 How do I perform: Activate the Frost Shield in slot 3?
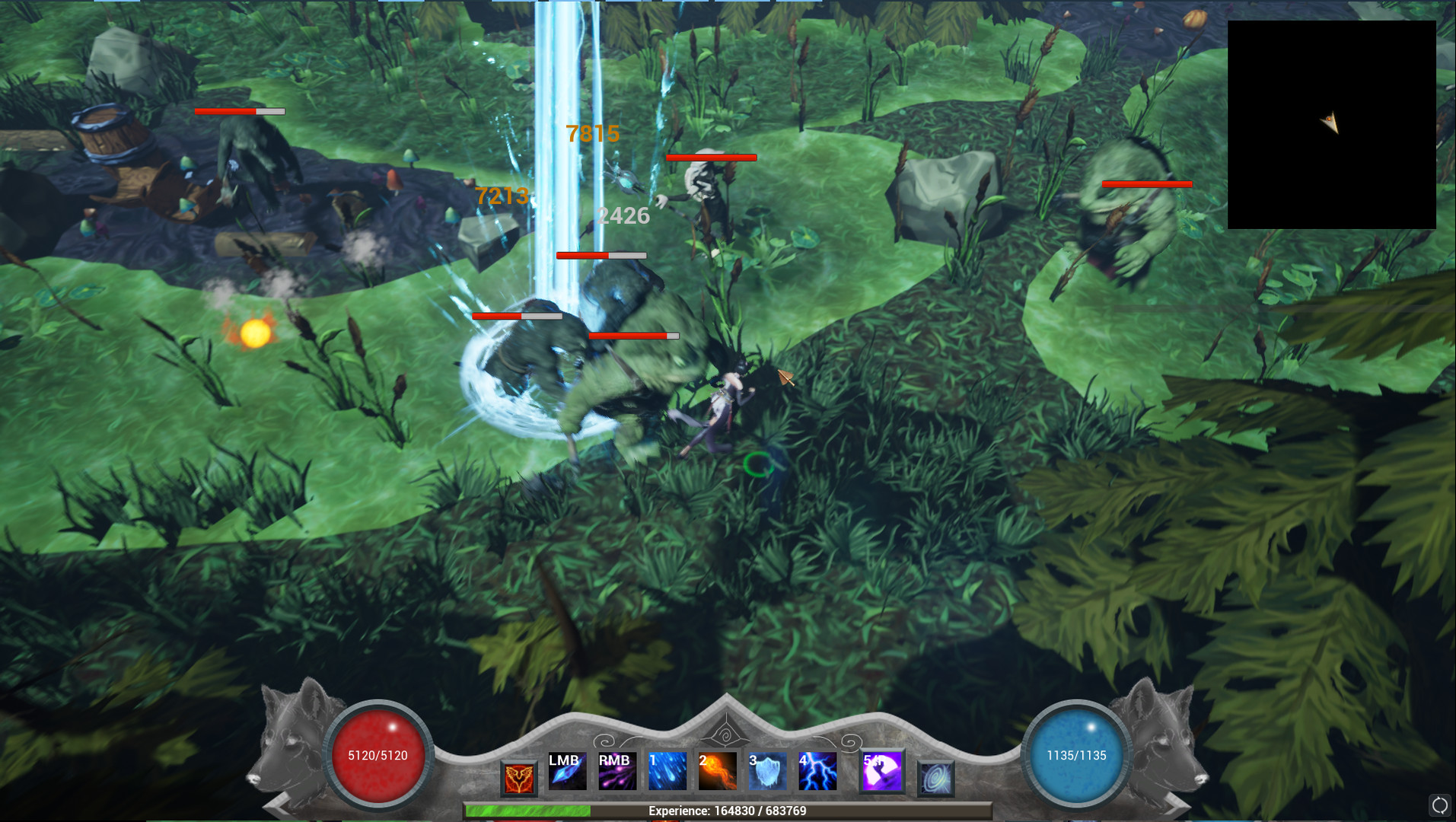769,772
